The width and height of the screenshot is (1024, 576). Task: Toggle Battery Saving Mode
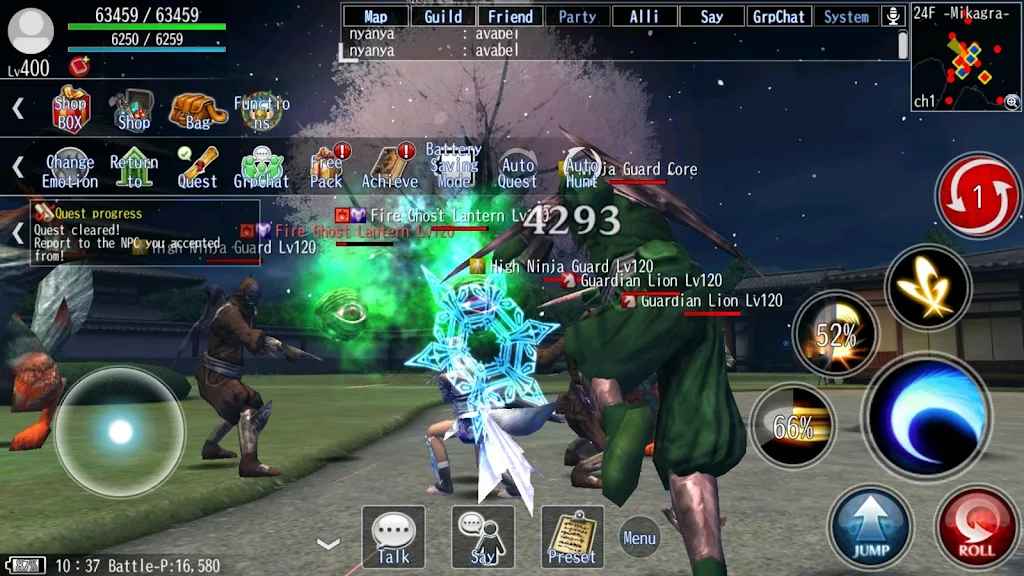453,166
